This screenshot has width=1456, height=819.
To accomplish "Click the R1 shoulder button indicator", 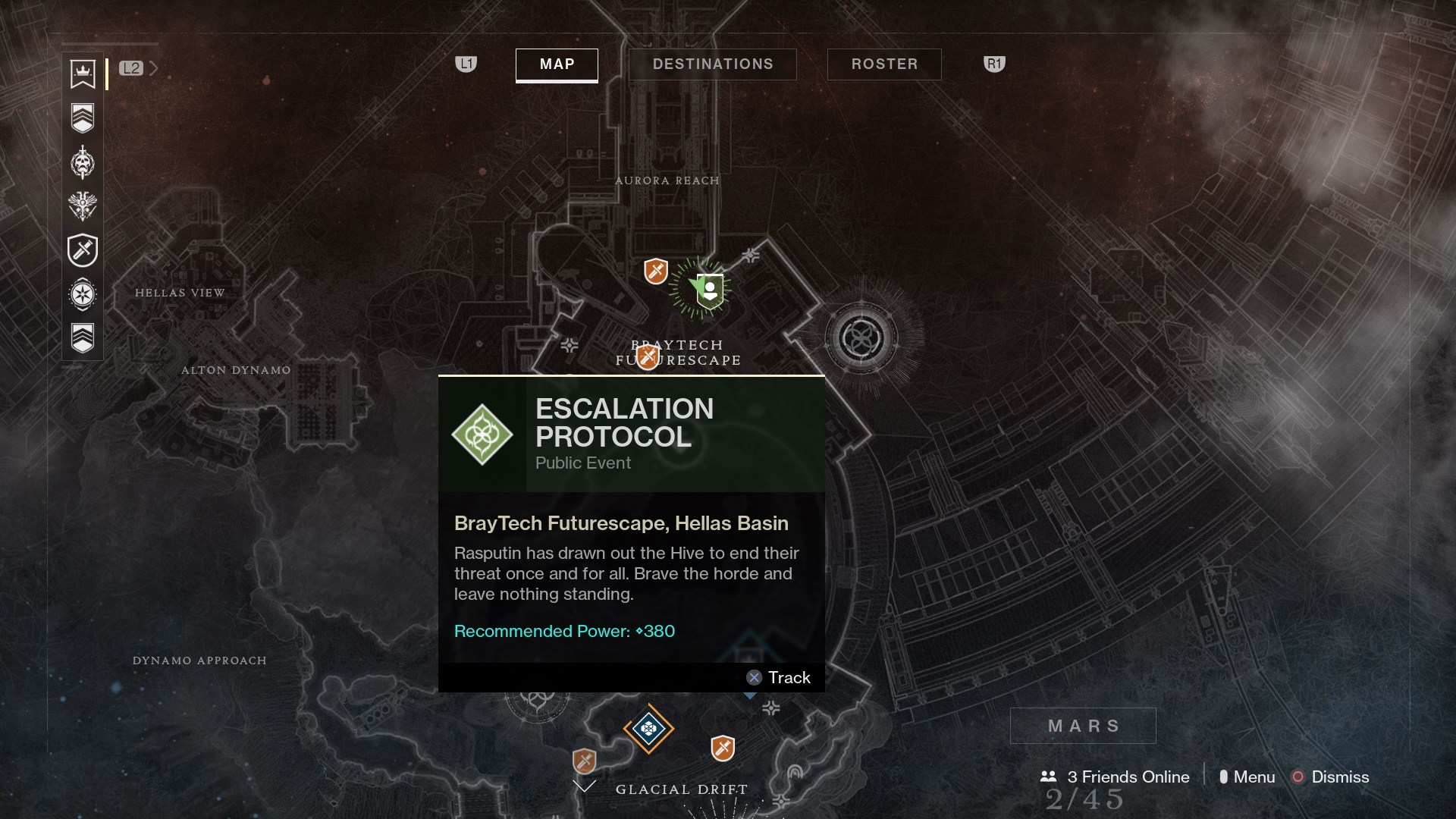I will 993,64.
